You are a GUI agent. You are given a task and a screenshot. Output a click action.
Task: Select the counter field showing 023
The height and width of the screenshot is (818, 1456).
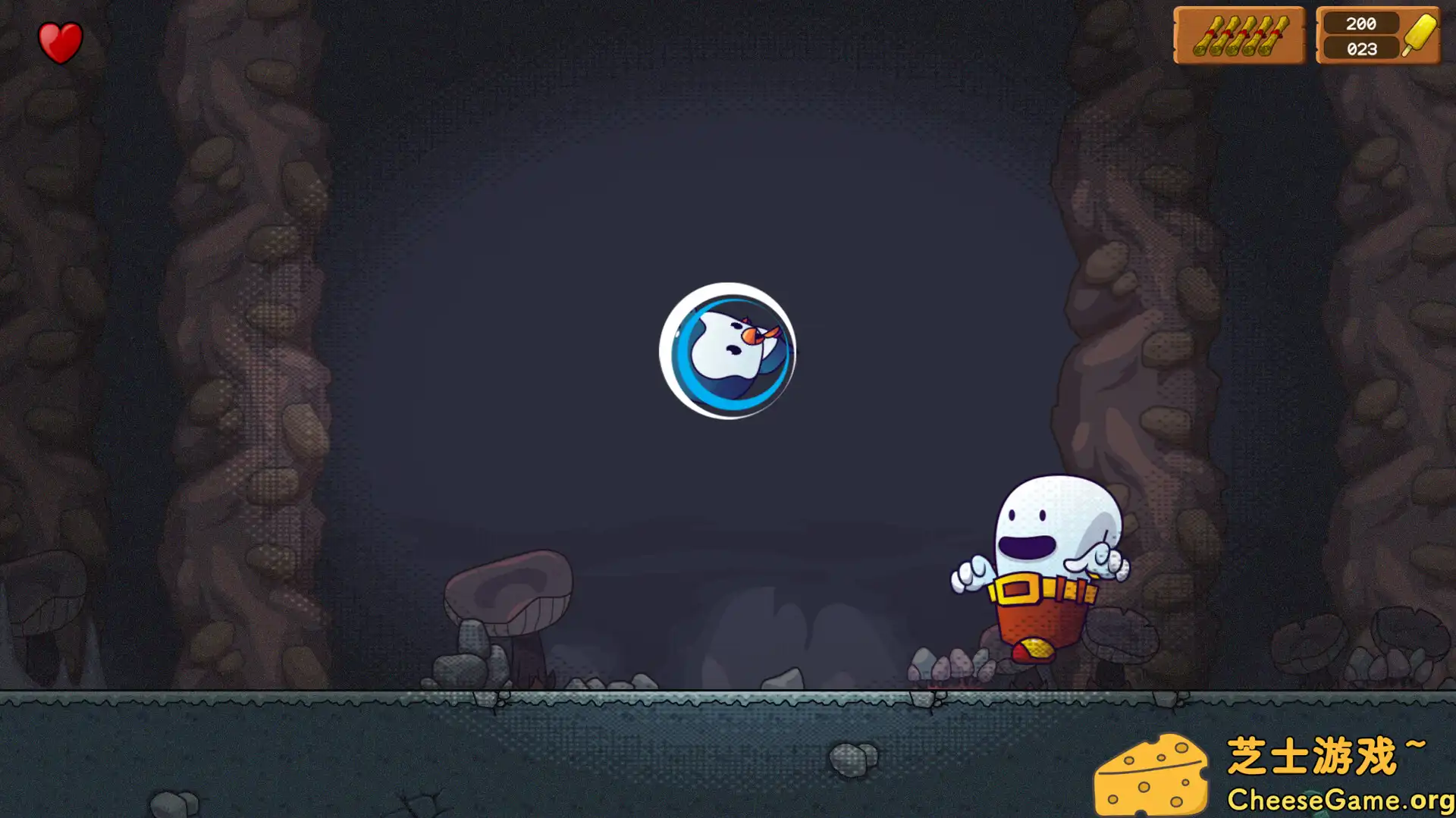1362,49
